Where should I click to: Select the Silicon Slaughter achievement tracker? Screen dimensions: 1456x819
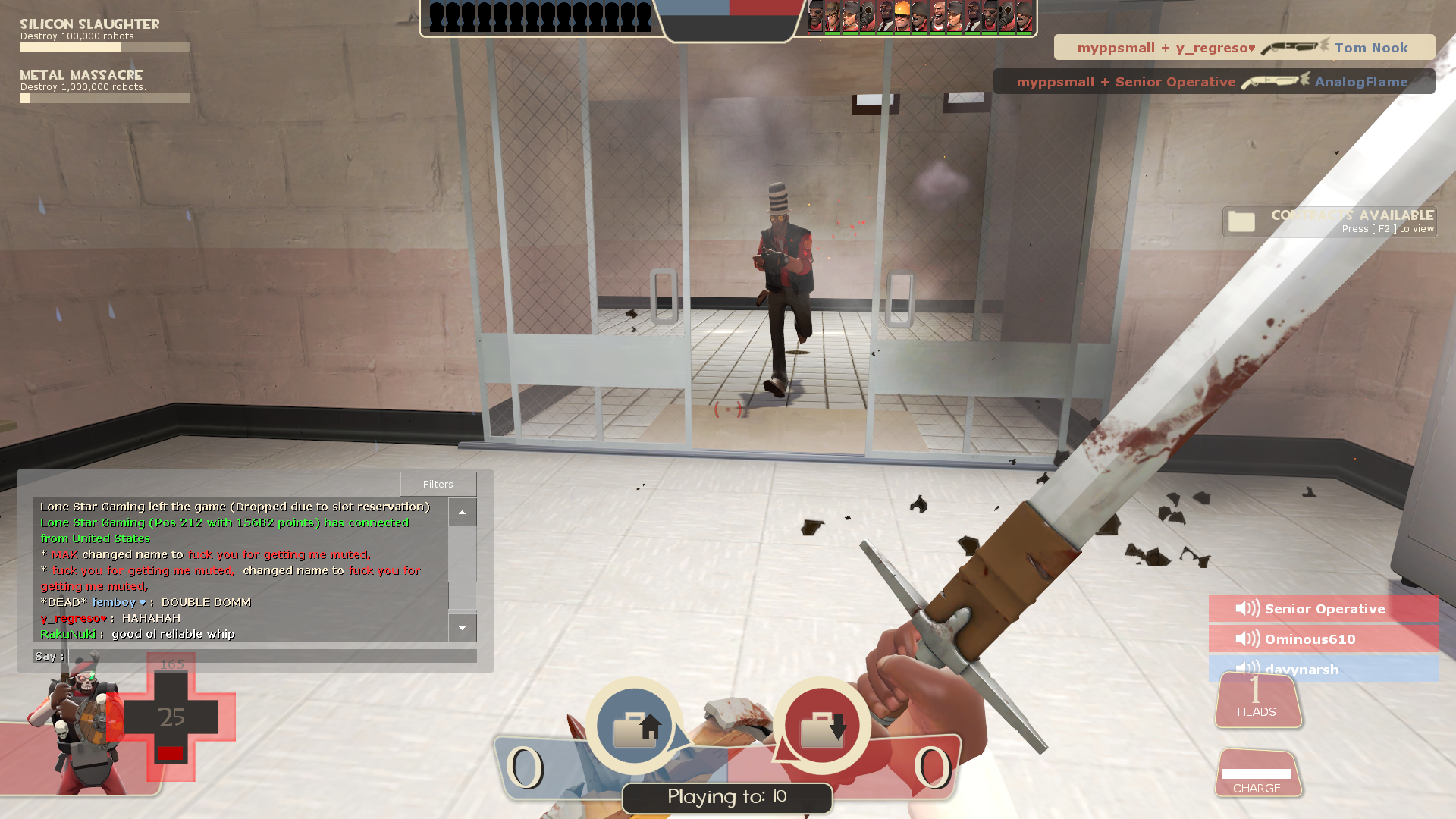tap(105, 35)
